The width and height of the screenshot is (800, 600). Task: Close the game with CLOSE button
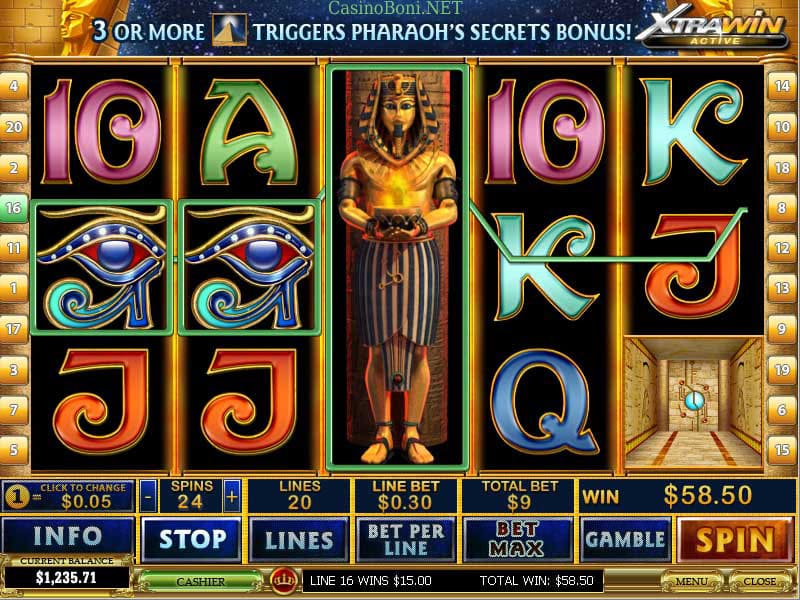[x=760, y=580]
